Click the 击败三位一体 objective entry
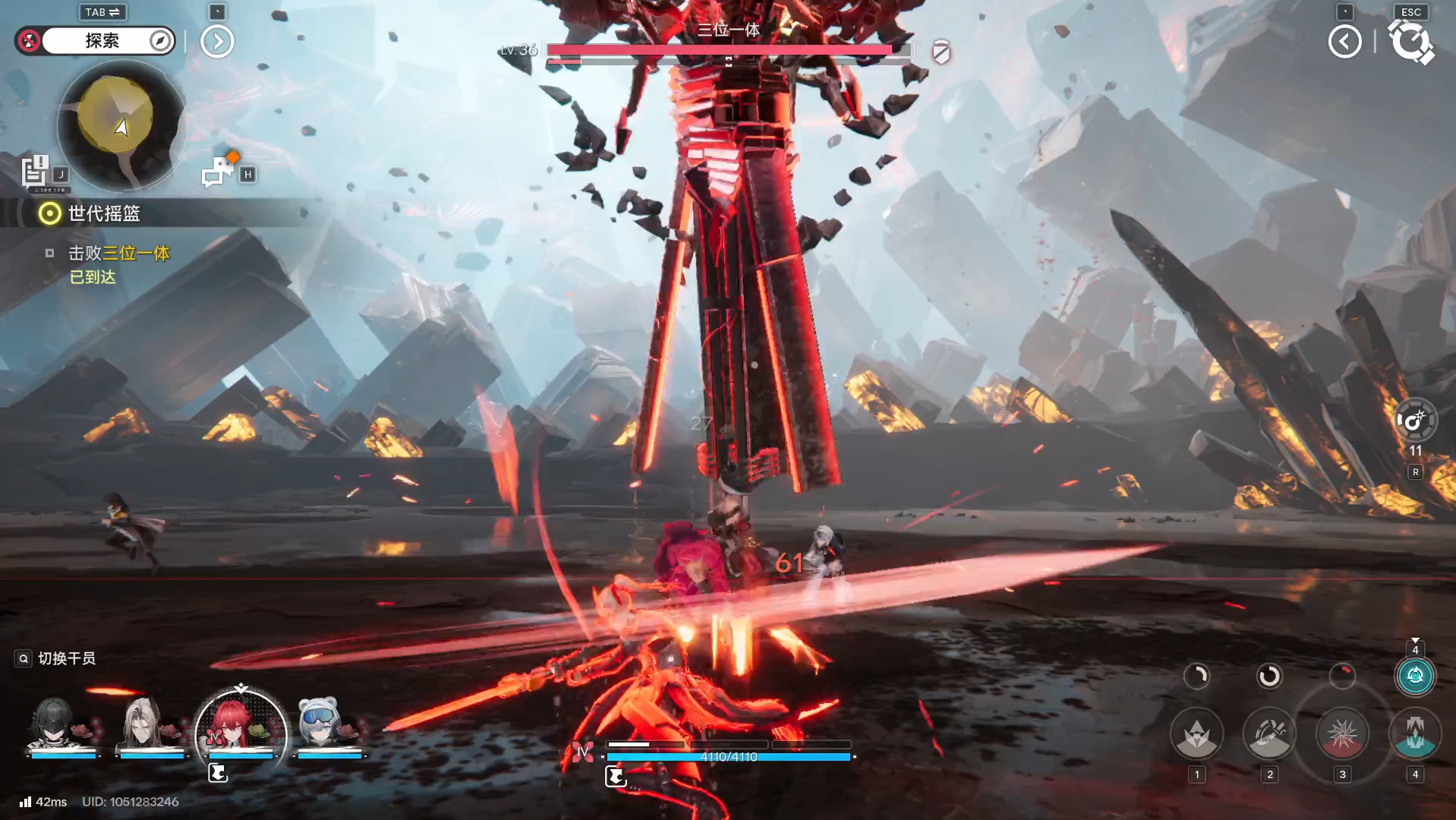 pos(118,253)
